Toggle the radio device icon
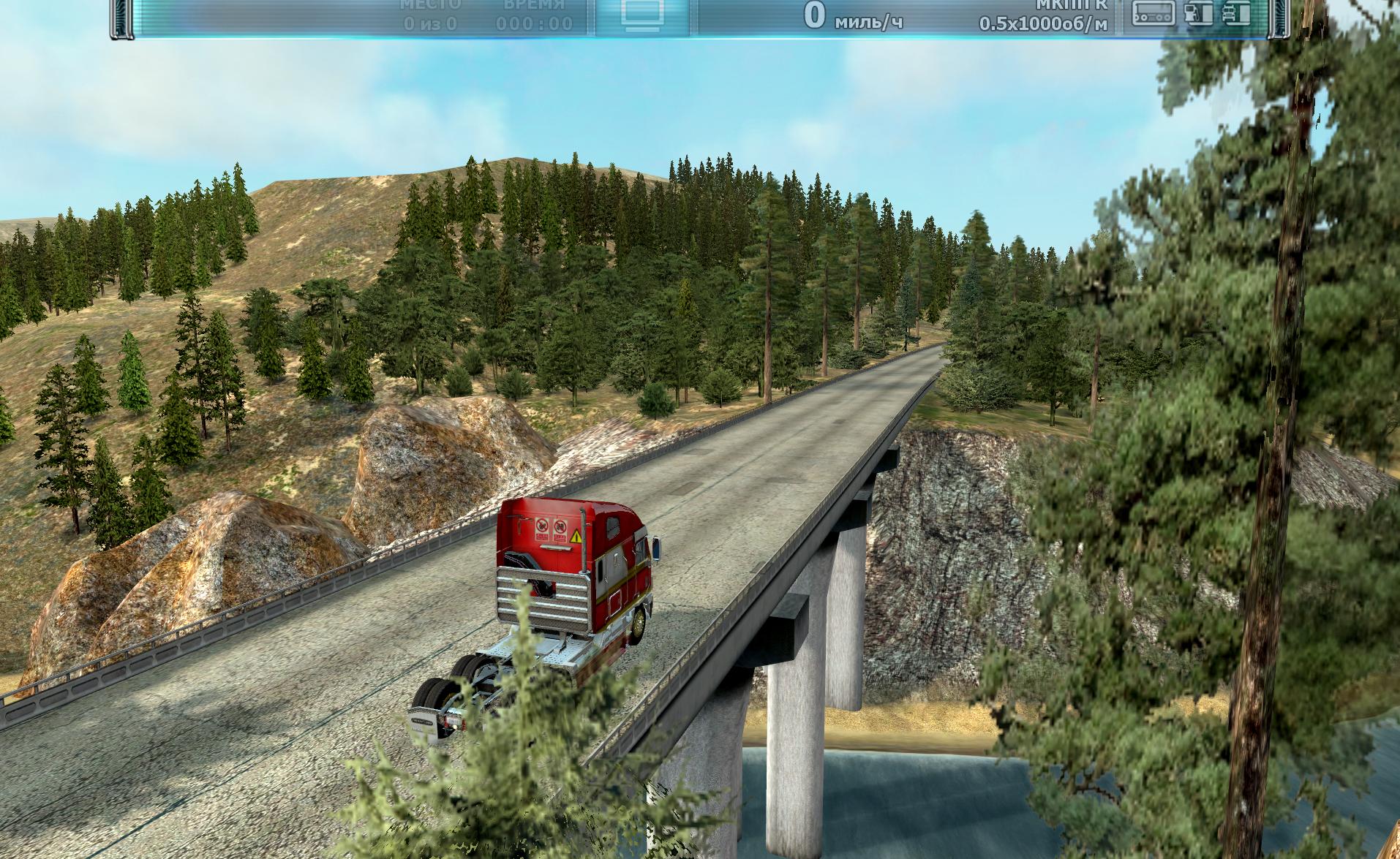Screen dimensions: 1400x859 (x=1154, y=13)
